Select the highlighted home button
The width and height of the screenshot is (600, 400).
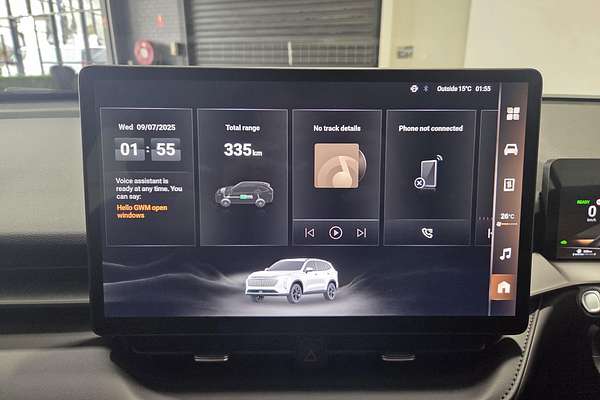[x=503, y=287]
